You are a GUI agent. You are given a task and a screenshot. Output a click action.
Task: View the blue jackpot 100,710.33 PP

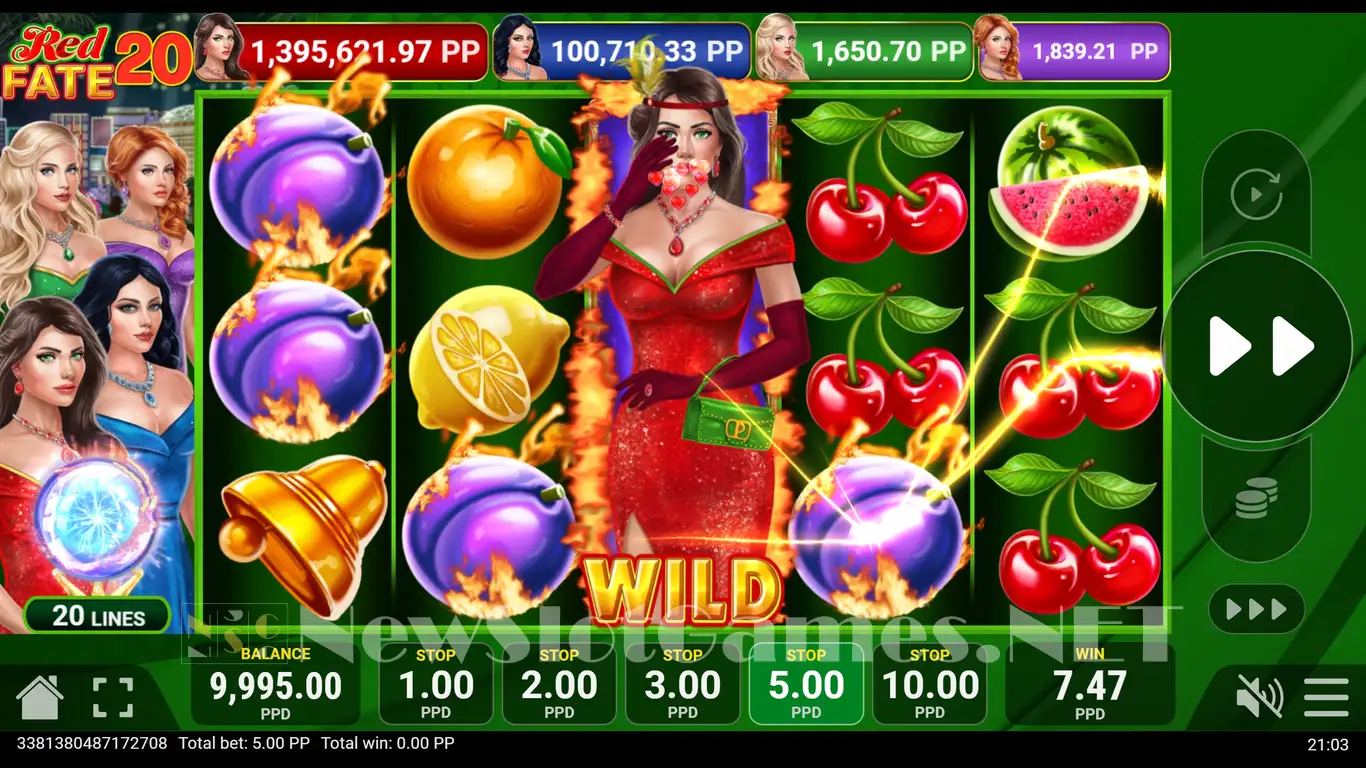pos(645,52)
